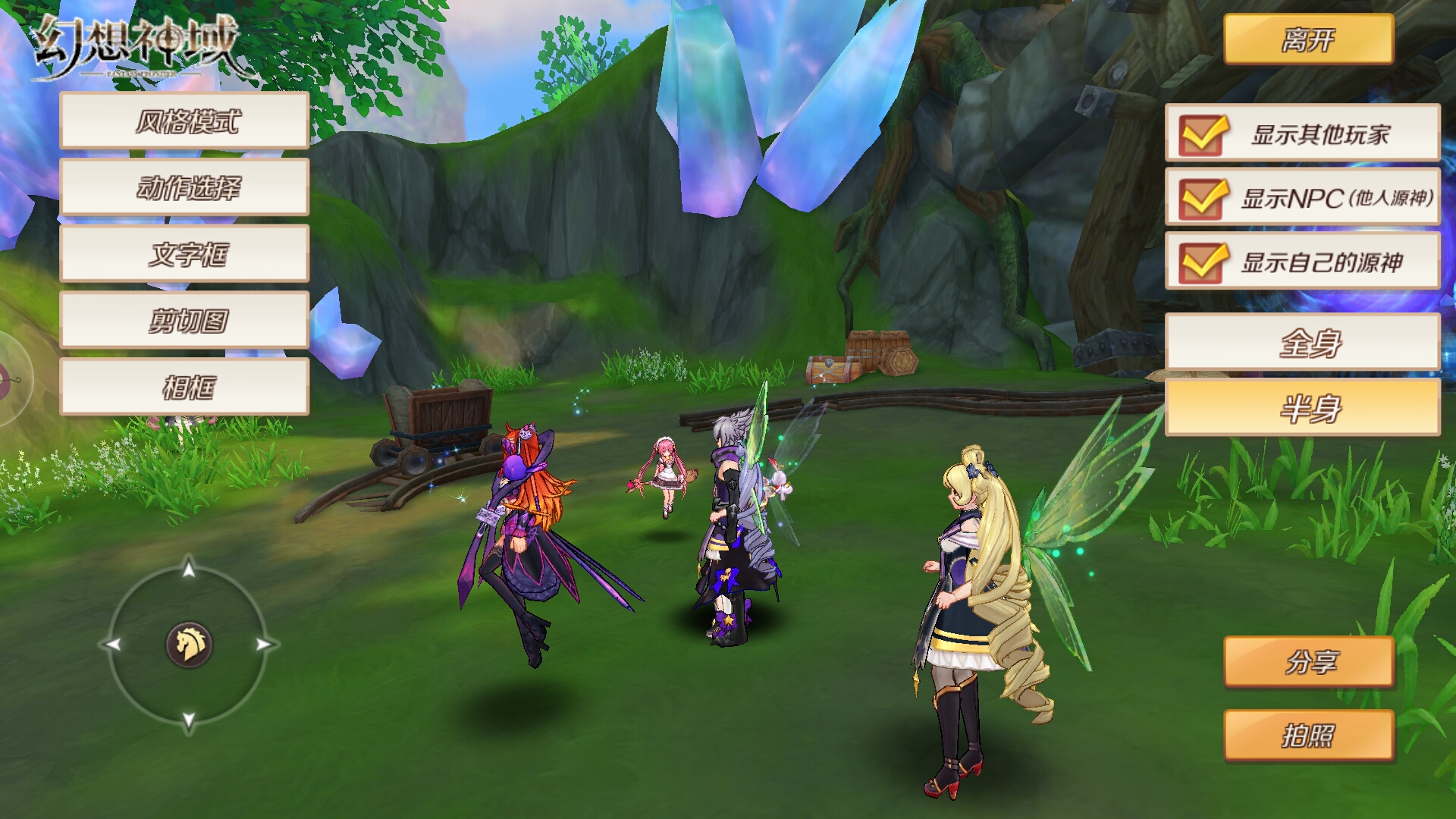
Task: Tap the horse head icon in dial center
Action: (189, 645)
